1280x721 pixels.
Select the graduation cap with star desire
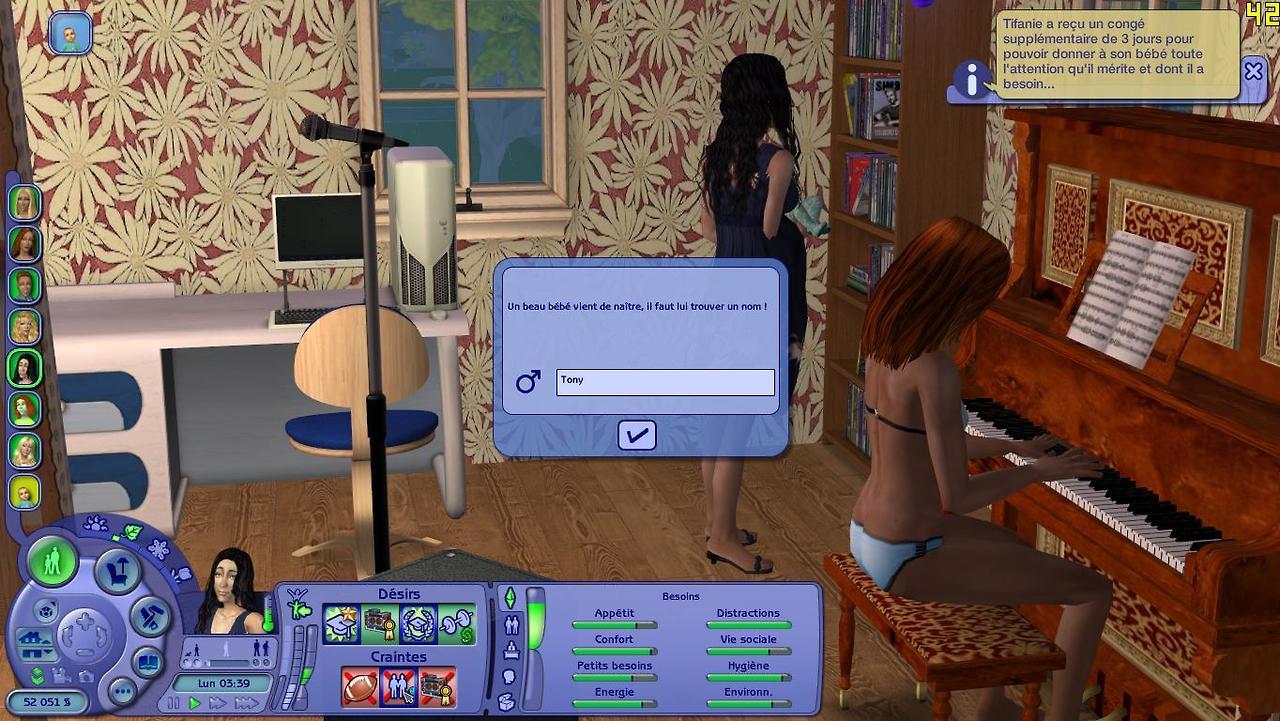pyautogui.click(x=341, y=625)
